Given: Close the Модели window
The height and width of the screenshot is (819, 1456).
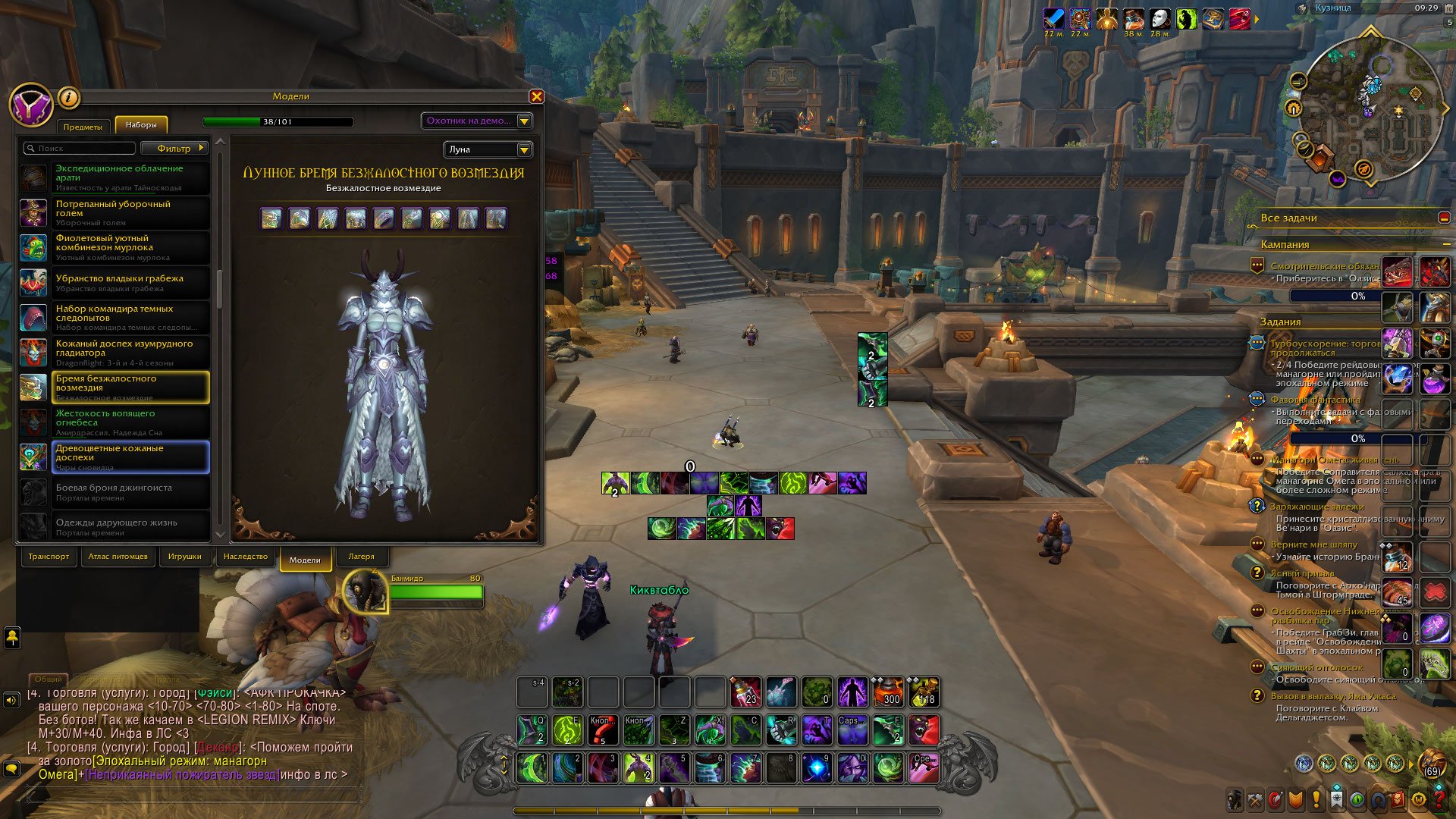Looking at the screenshot, I should pos(537,96).
